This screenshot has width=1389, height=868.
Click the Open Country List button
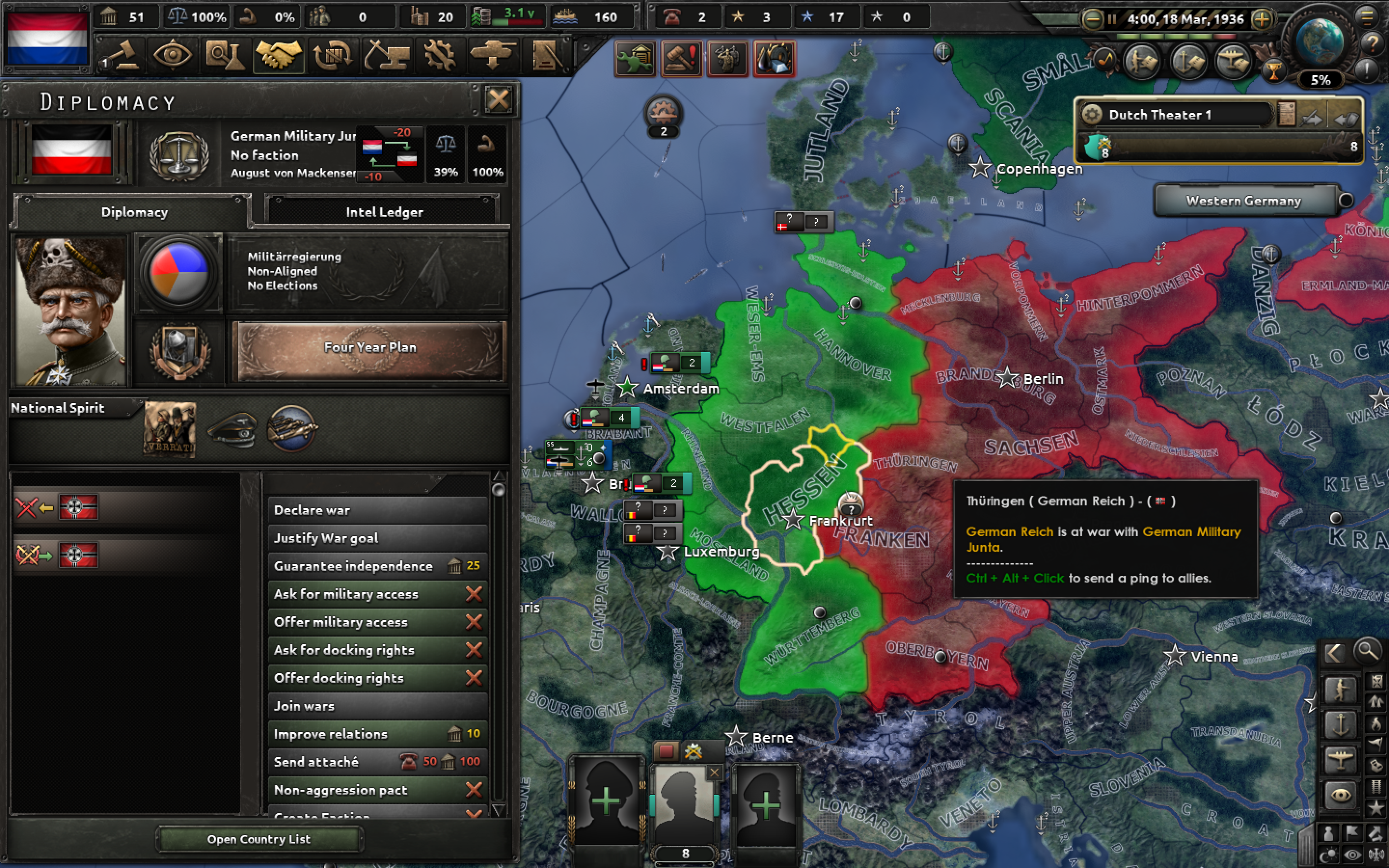coord(259,839)
